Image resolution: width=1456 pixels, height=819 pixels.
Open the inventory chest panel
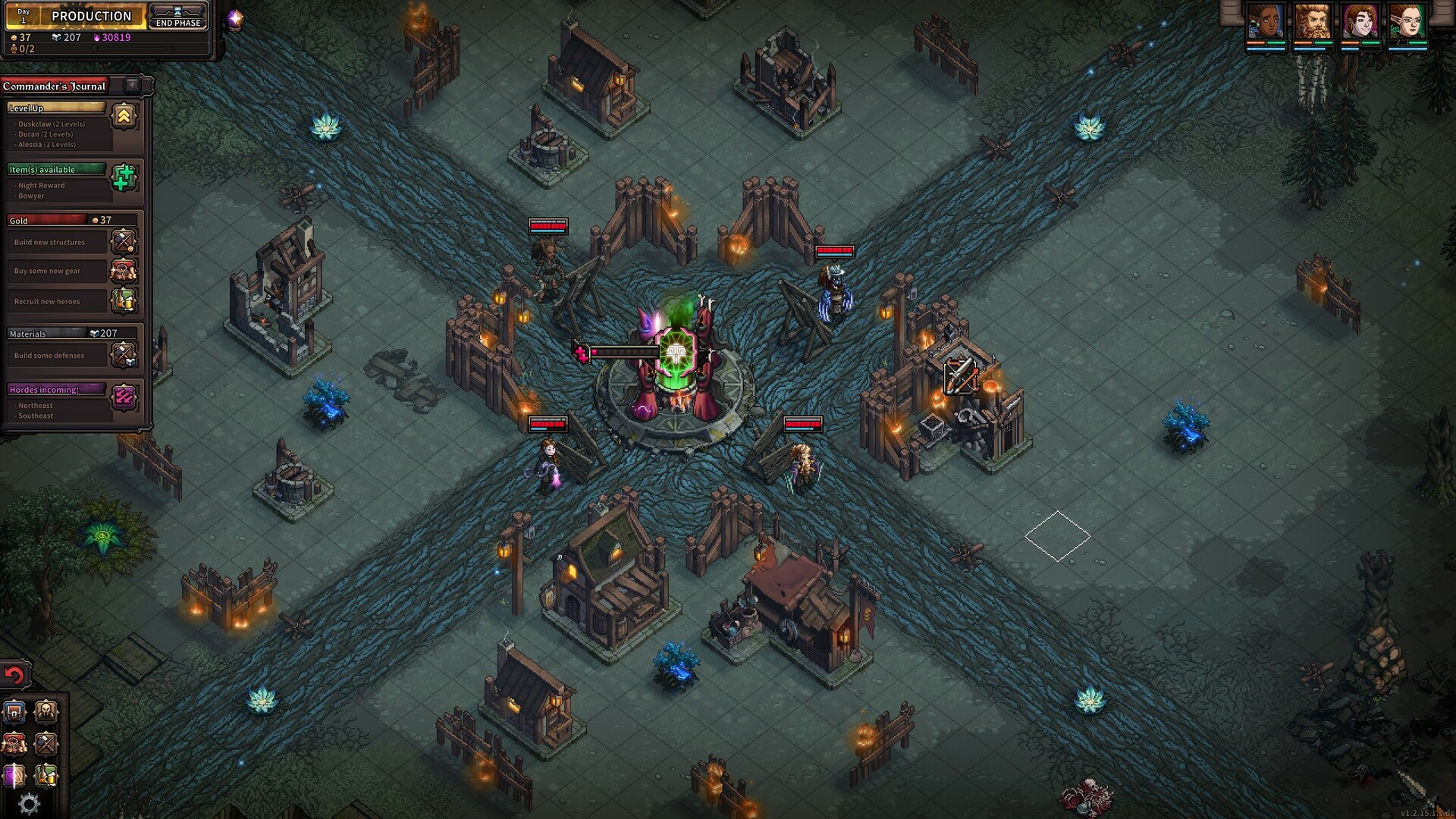pyautogui.click(x=13, y=711)
